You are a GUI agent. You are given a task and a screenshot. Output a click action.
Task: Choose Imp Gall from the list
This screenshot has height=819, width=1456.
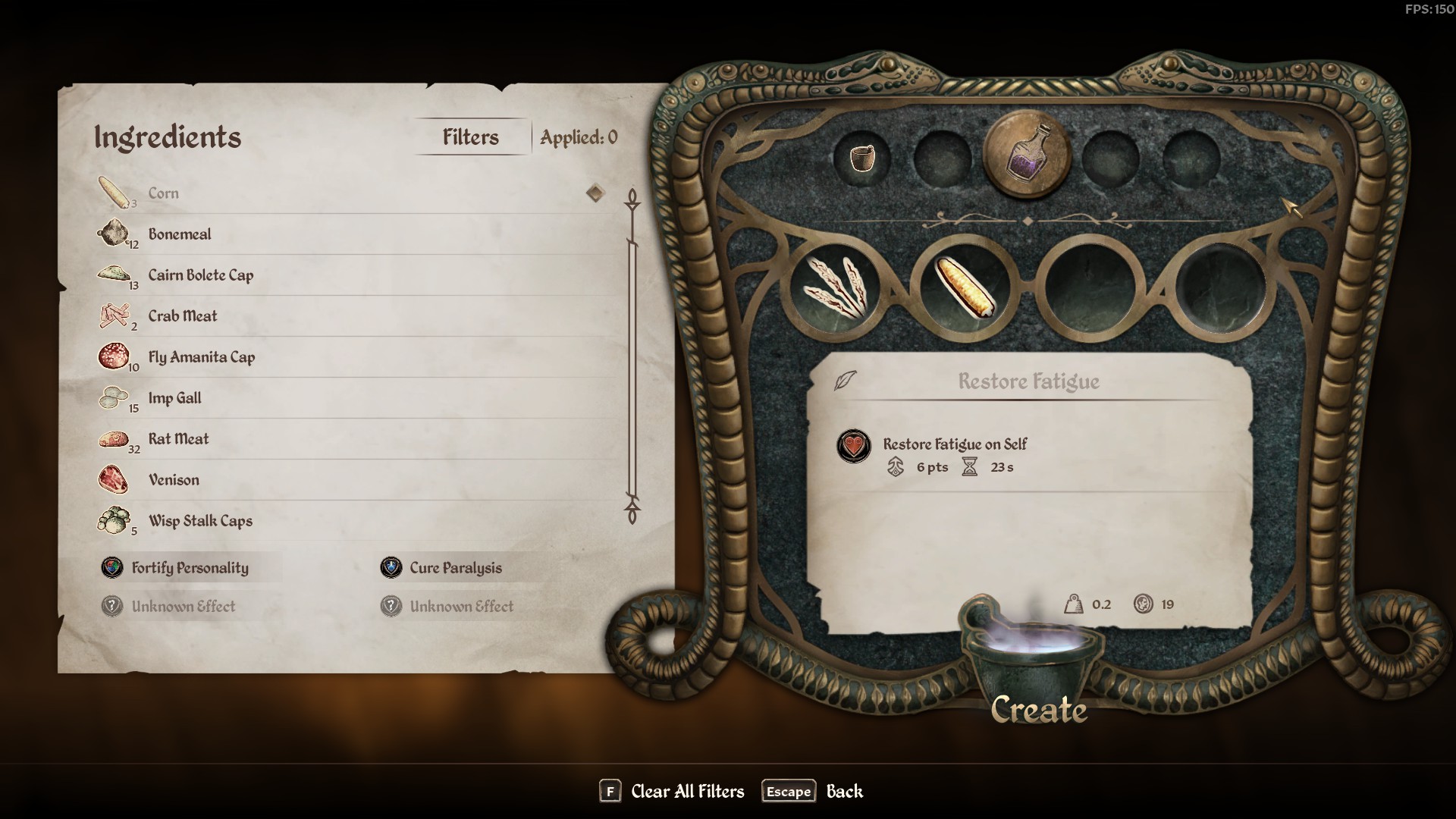(174, 398)
